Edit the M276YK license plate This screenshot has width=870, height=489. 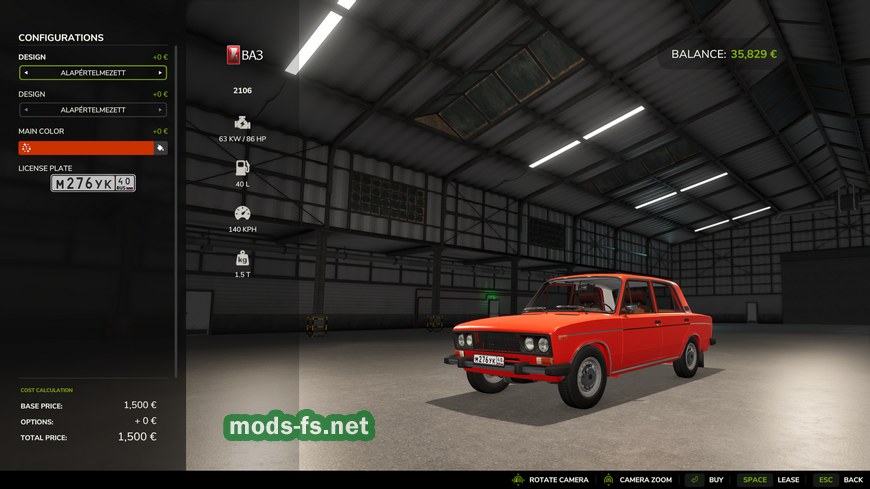coord(93,184)
